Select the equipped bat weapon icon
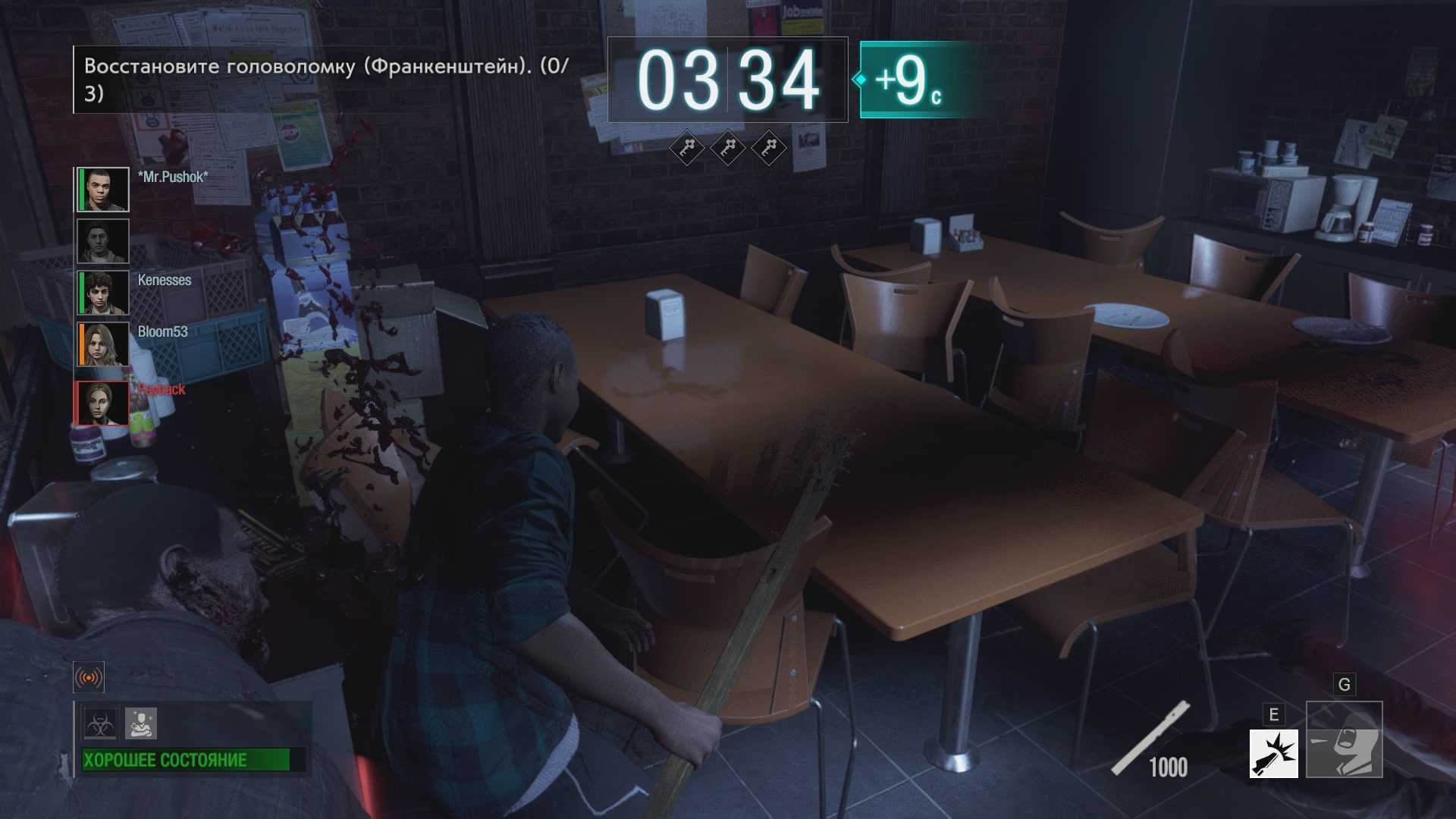The width and height of the screenshot is (1456, 819). pyautogui.click(x=1150, y=739)
